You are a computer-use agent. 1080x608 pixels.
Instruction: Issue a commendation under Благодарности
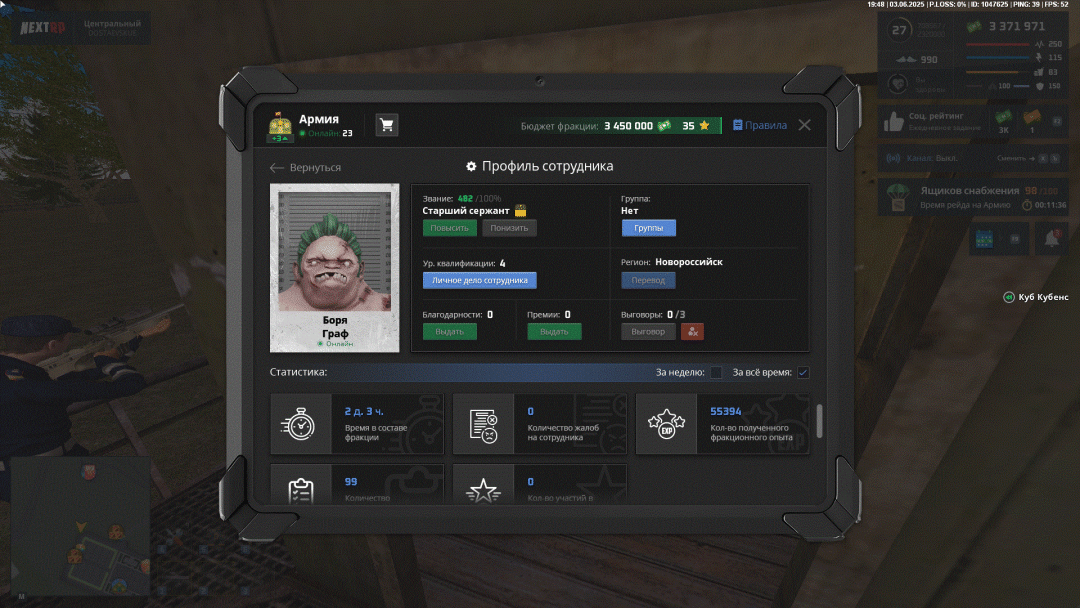point(449,332)
